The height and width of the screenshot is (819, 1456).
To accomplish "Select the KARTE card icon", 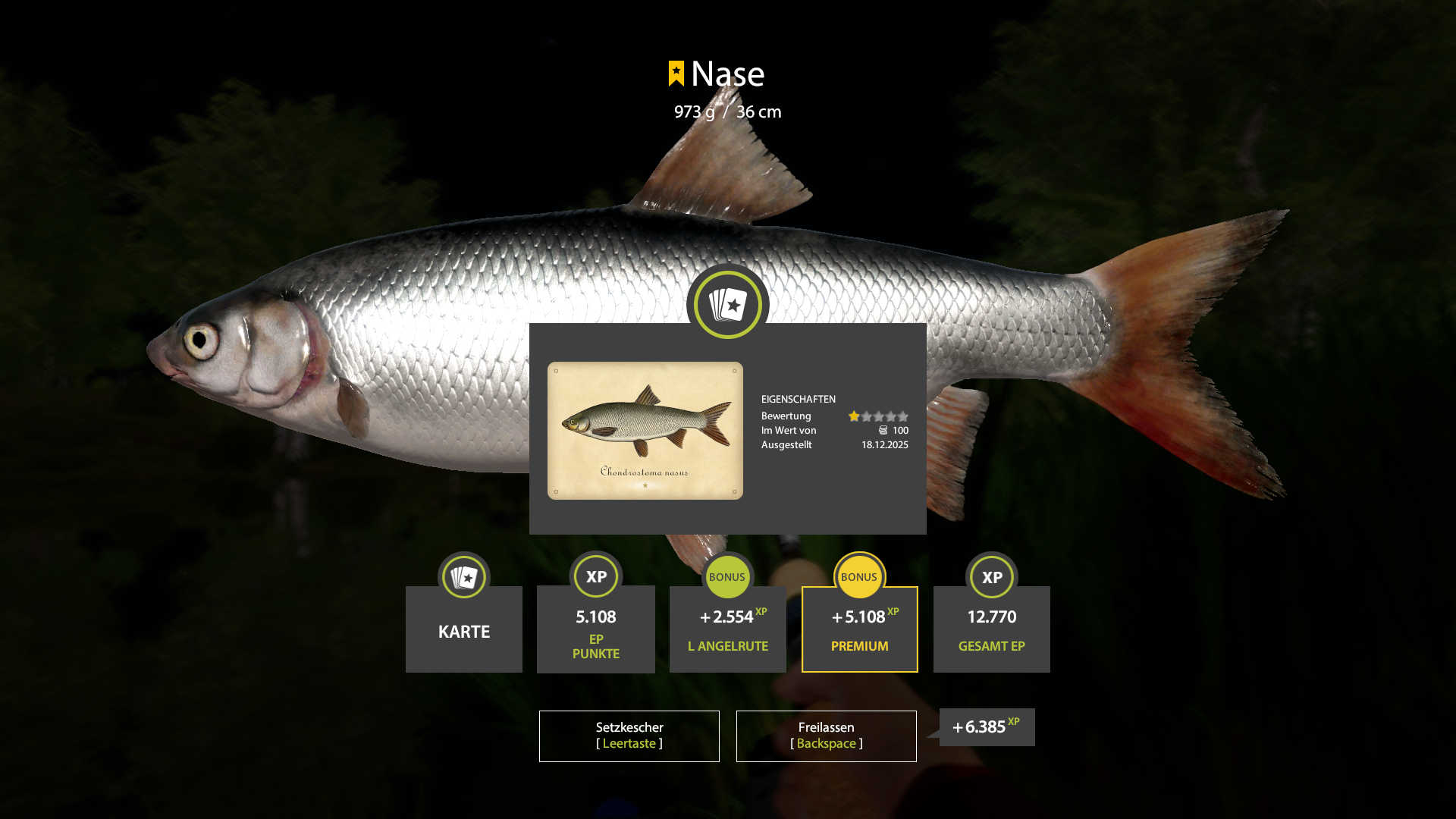I will (463, 576).
